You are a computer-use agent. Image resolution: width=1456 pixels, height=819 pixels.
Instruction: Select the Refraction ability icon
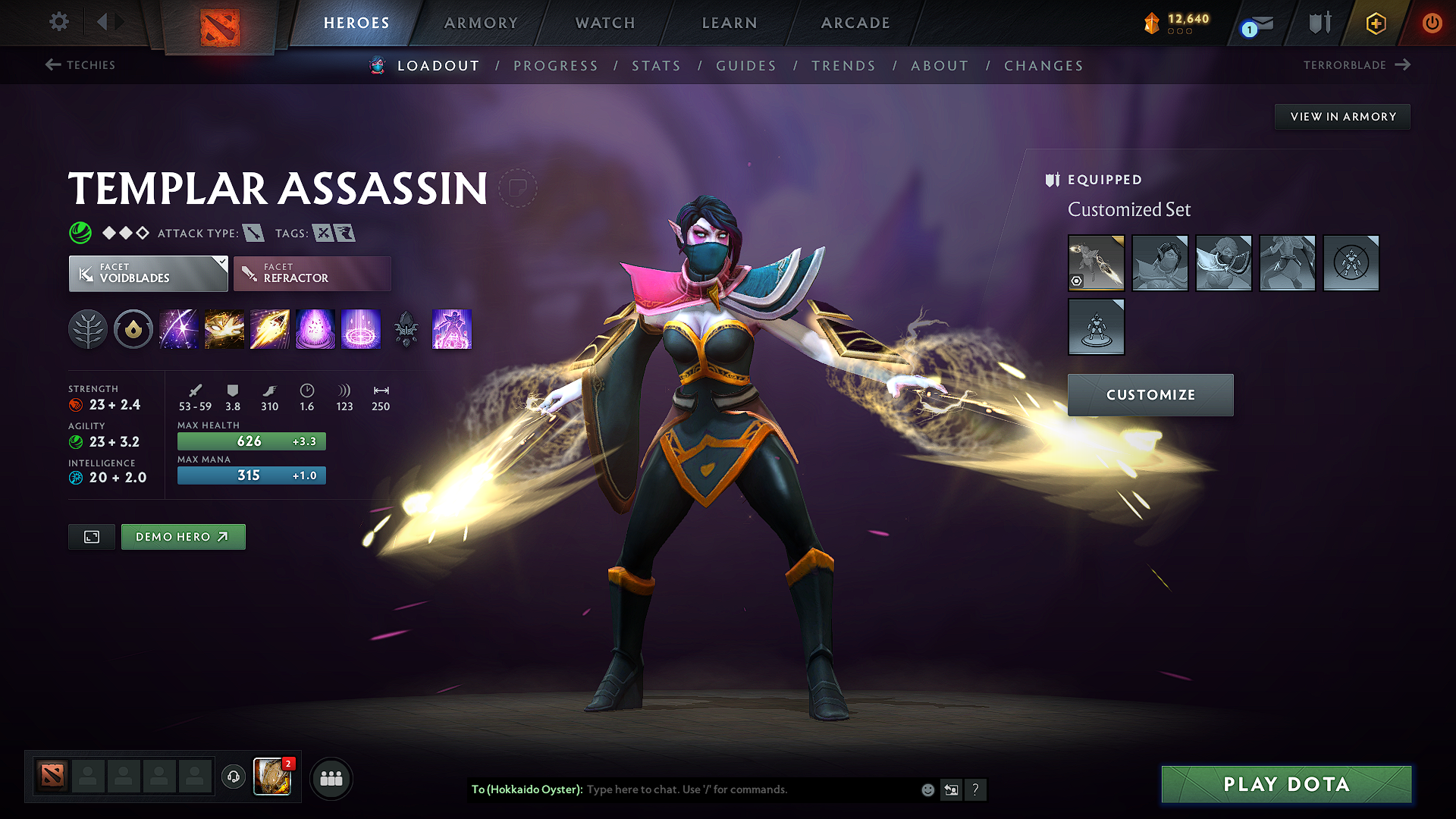tap(178, 329)
